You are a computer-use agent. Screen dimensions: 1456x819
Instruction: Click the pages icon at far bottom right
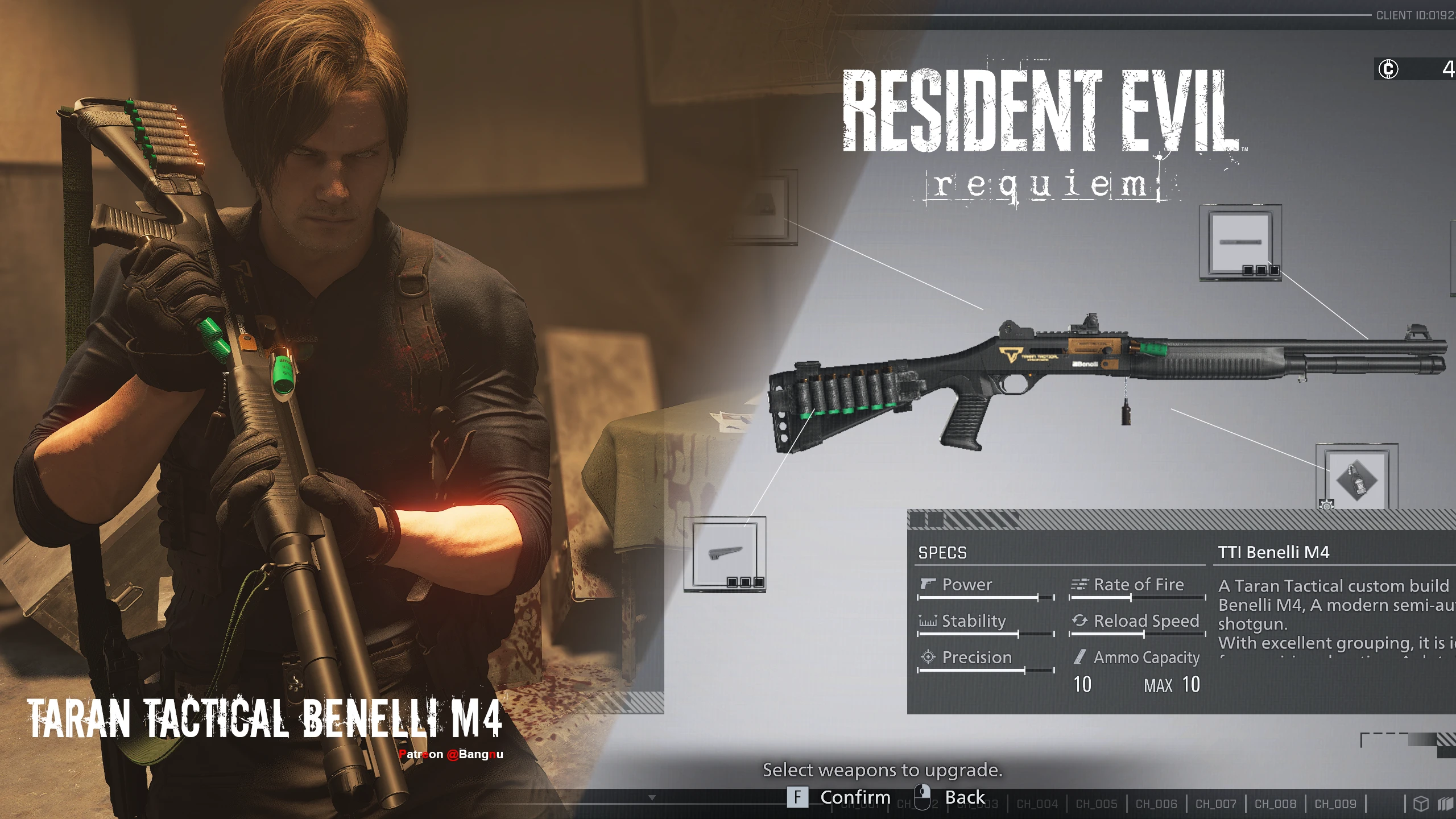tap(1446, 803)
